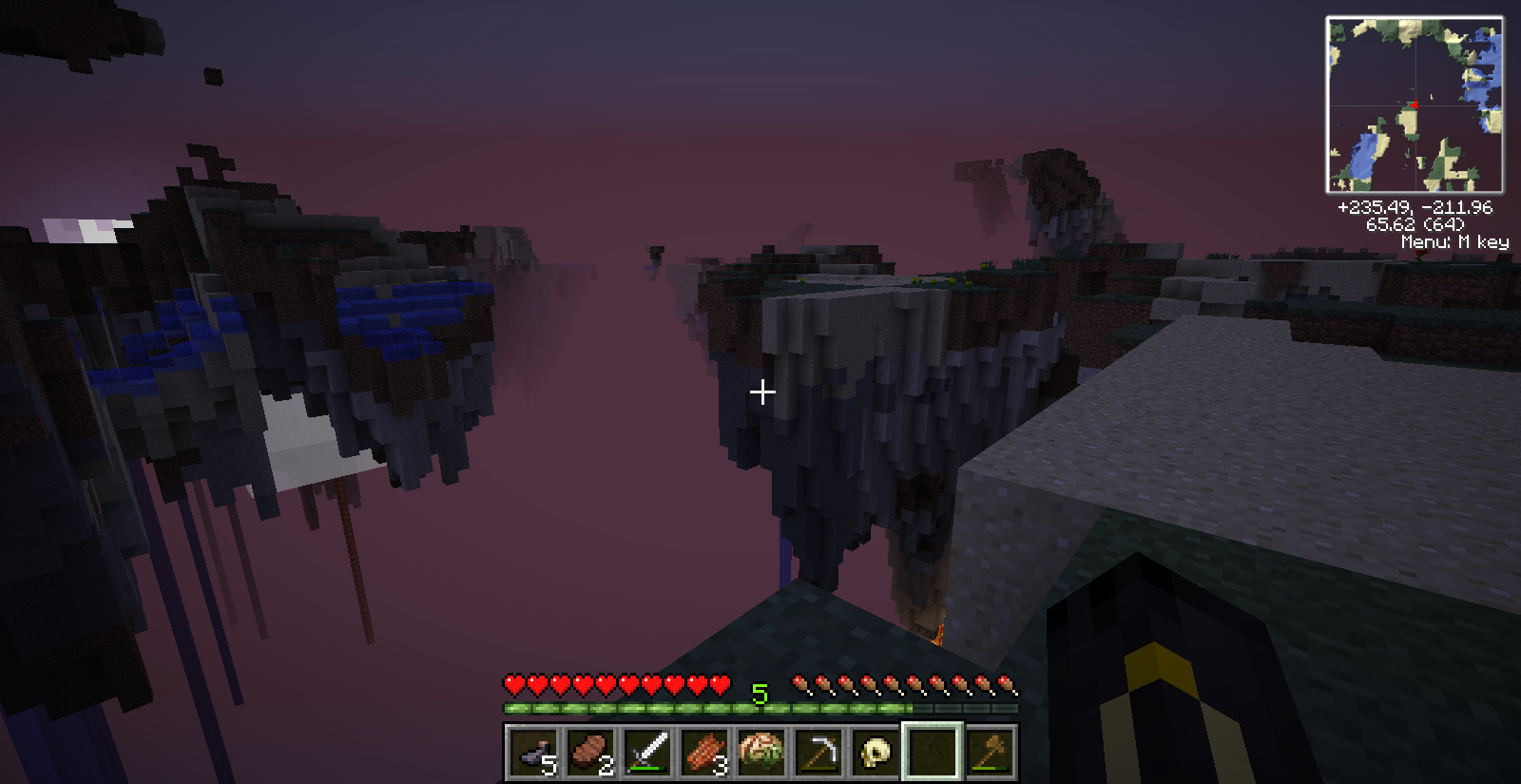Viewport: 1521px width, 784px height.
Task: Equip the iron sword from the hotbar
Action: [x=647, y=753]
